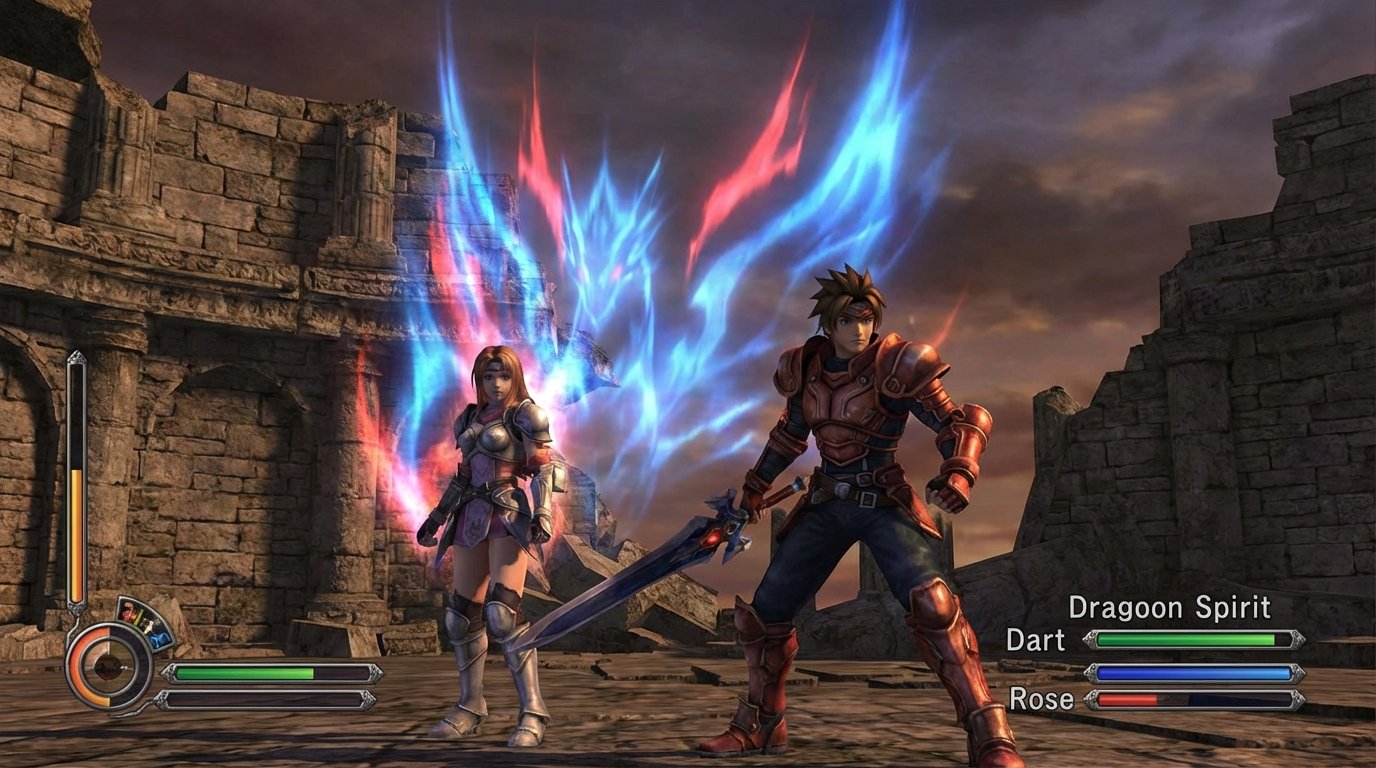
Task: Toggle Rose's dark empty gauge section
Action: pos(1239,700)
